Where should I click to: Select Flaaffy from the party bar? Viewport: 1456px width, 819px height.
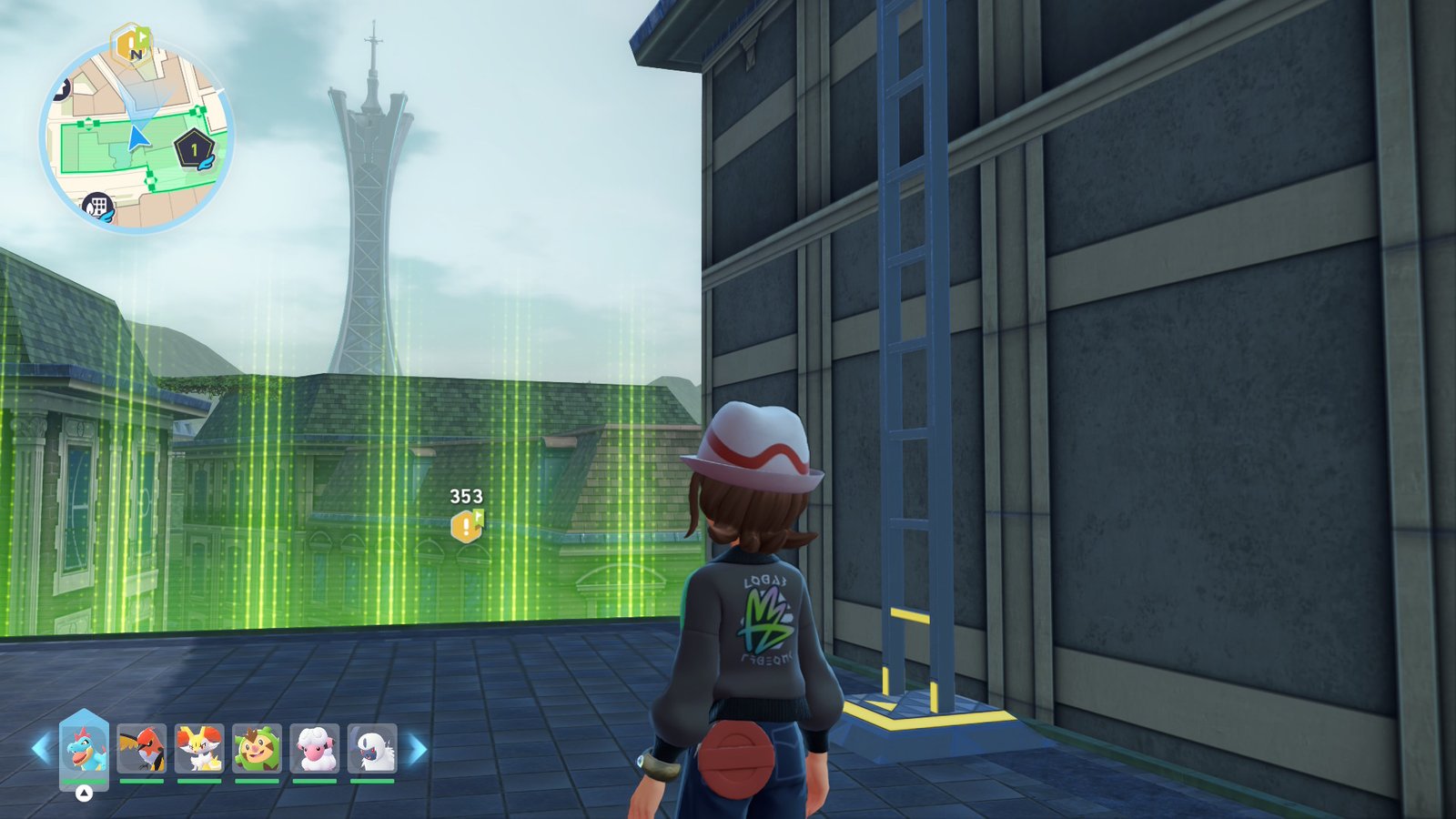click(x=315, y=748)
